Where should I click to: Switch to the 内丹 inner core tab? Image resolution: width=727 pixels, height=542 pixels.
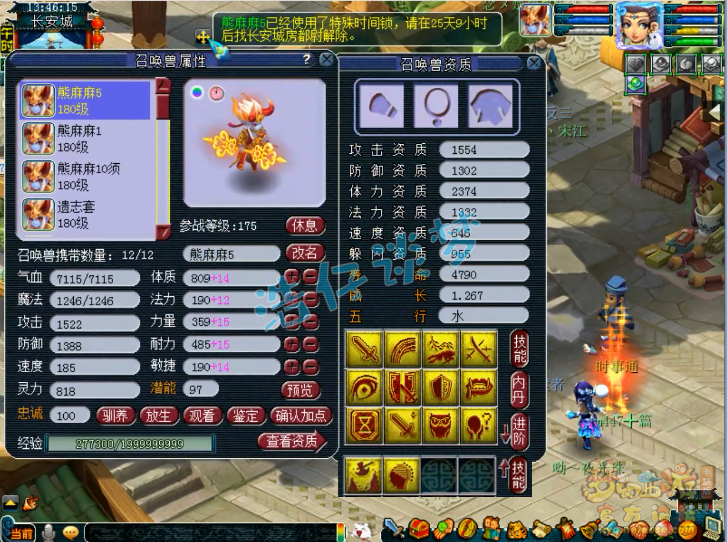coord(518,386)
